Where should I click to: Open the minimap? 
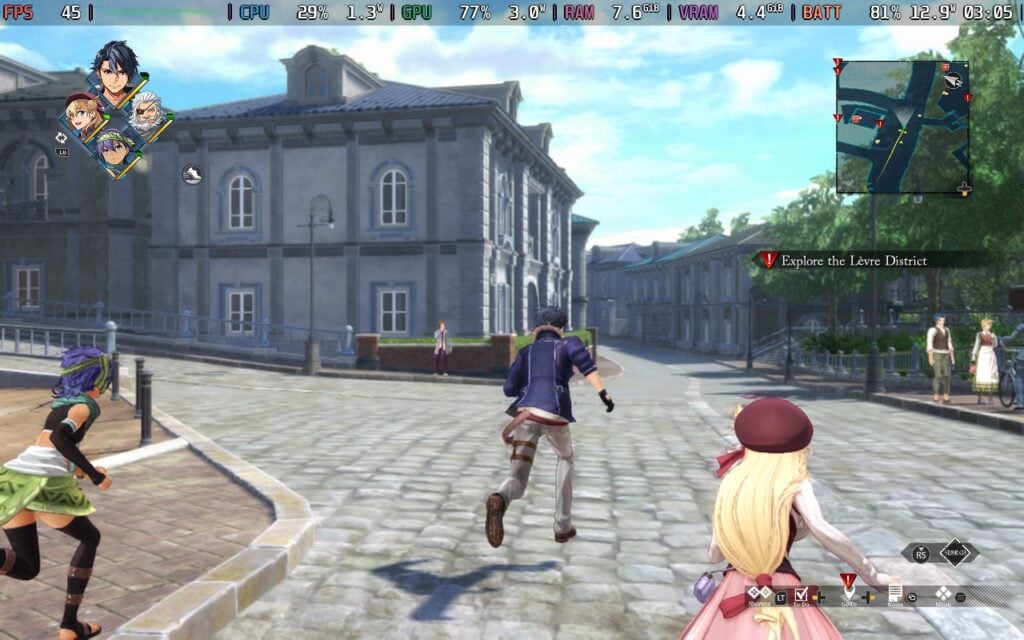(x=902, y=126)
